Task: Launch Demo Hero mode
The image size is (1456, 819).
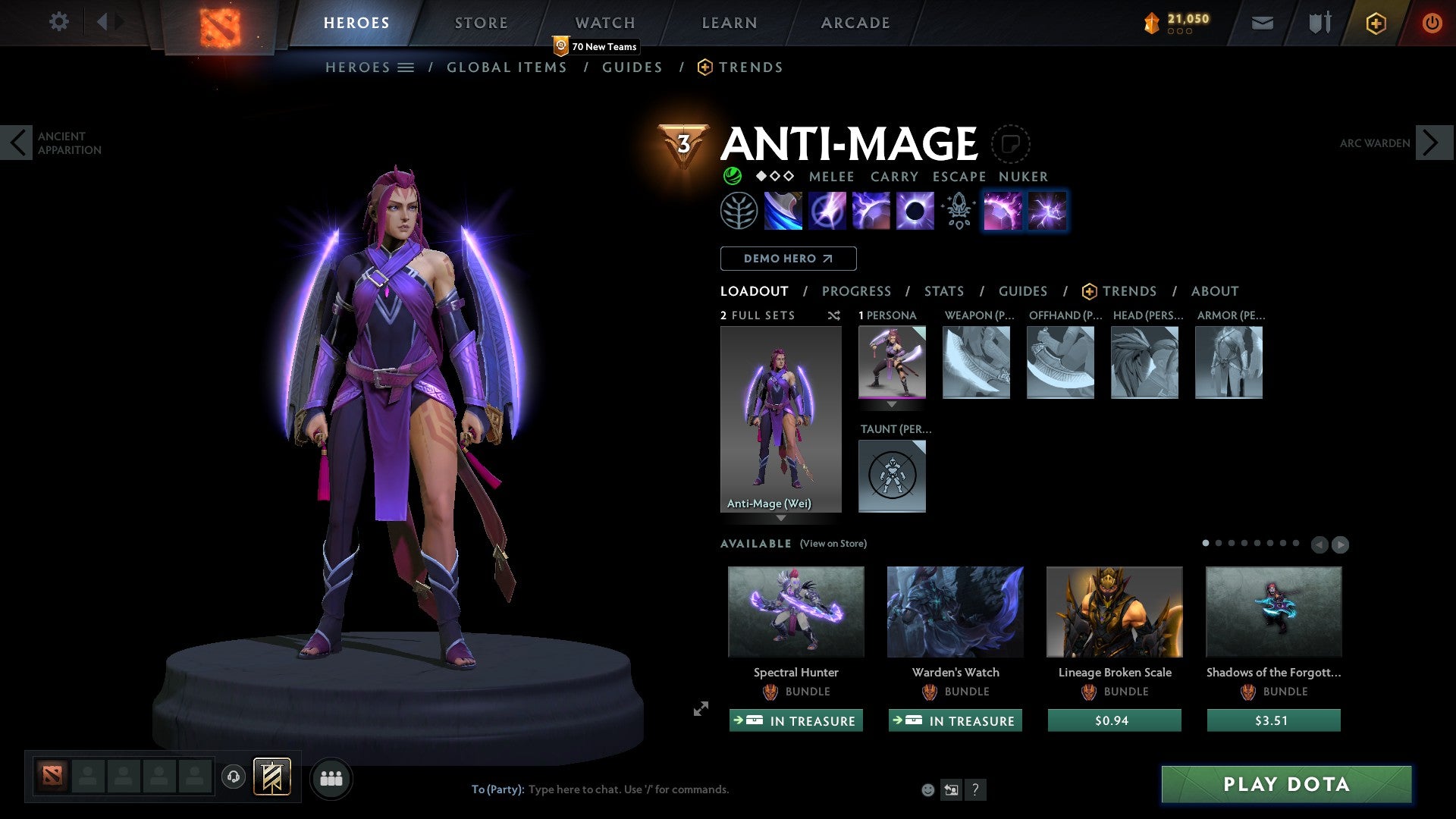Action: pyautogui.click(x=788, y=259)
